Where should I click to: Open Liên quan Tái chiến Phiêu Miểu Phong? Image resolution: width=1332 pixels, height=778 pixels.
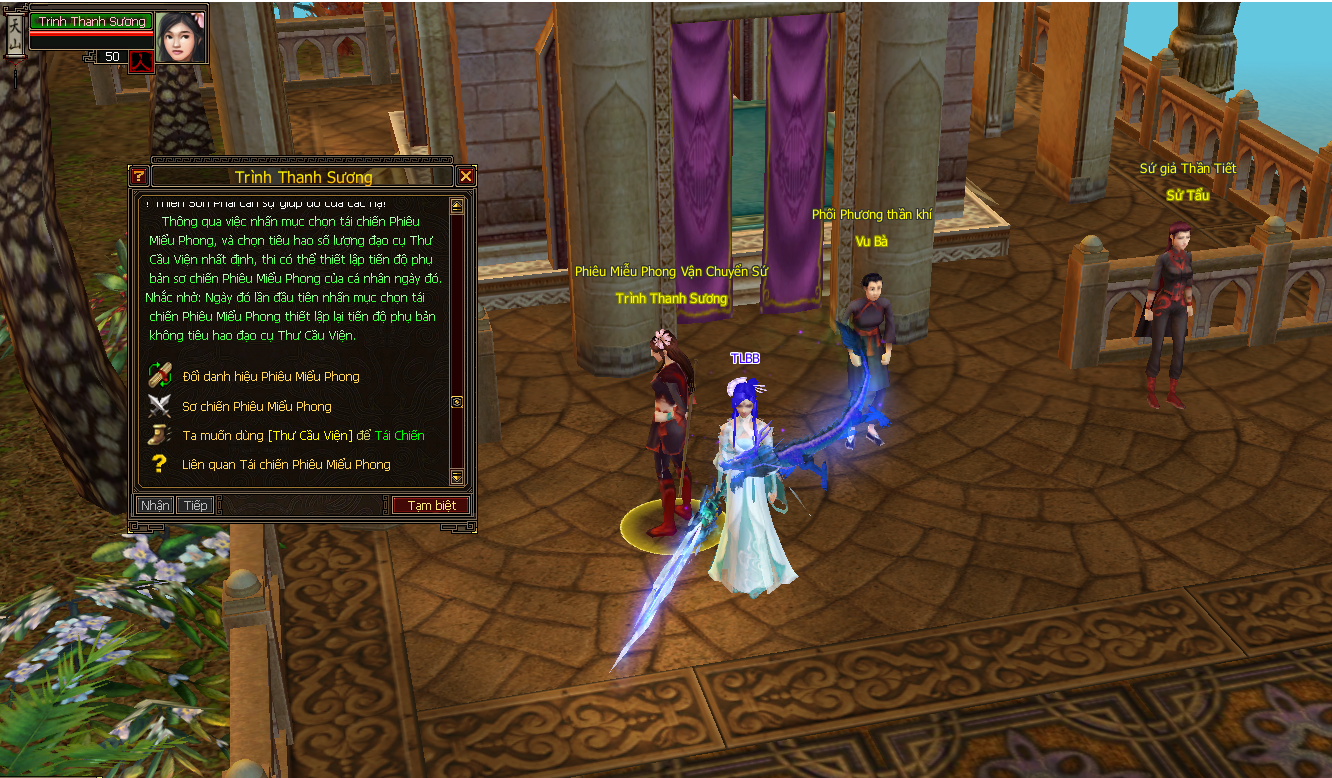click(x=285, y=464)
